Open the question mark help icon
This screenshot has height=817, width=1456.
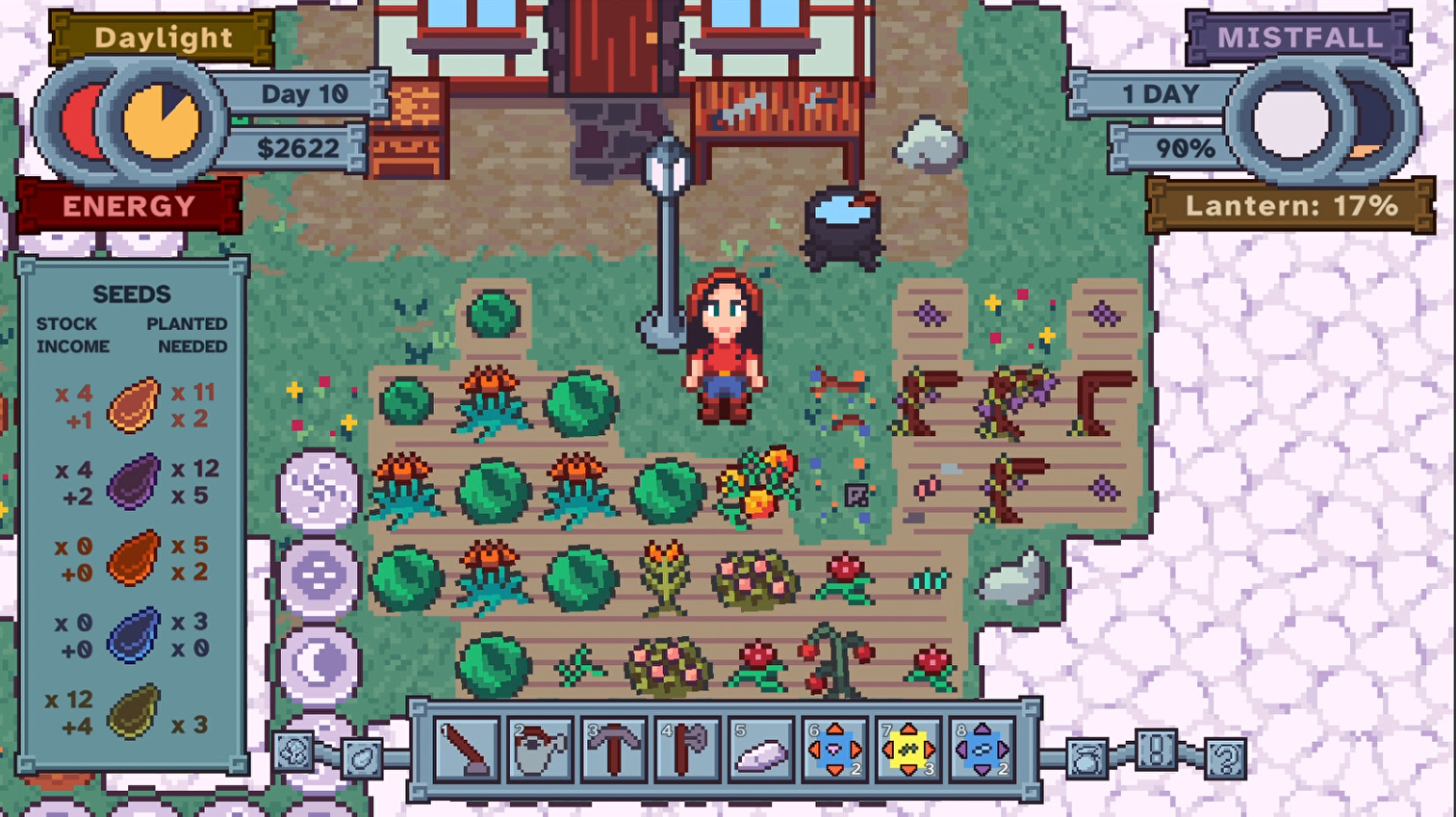tap(1225, 757)
